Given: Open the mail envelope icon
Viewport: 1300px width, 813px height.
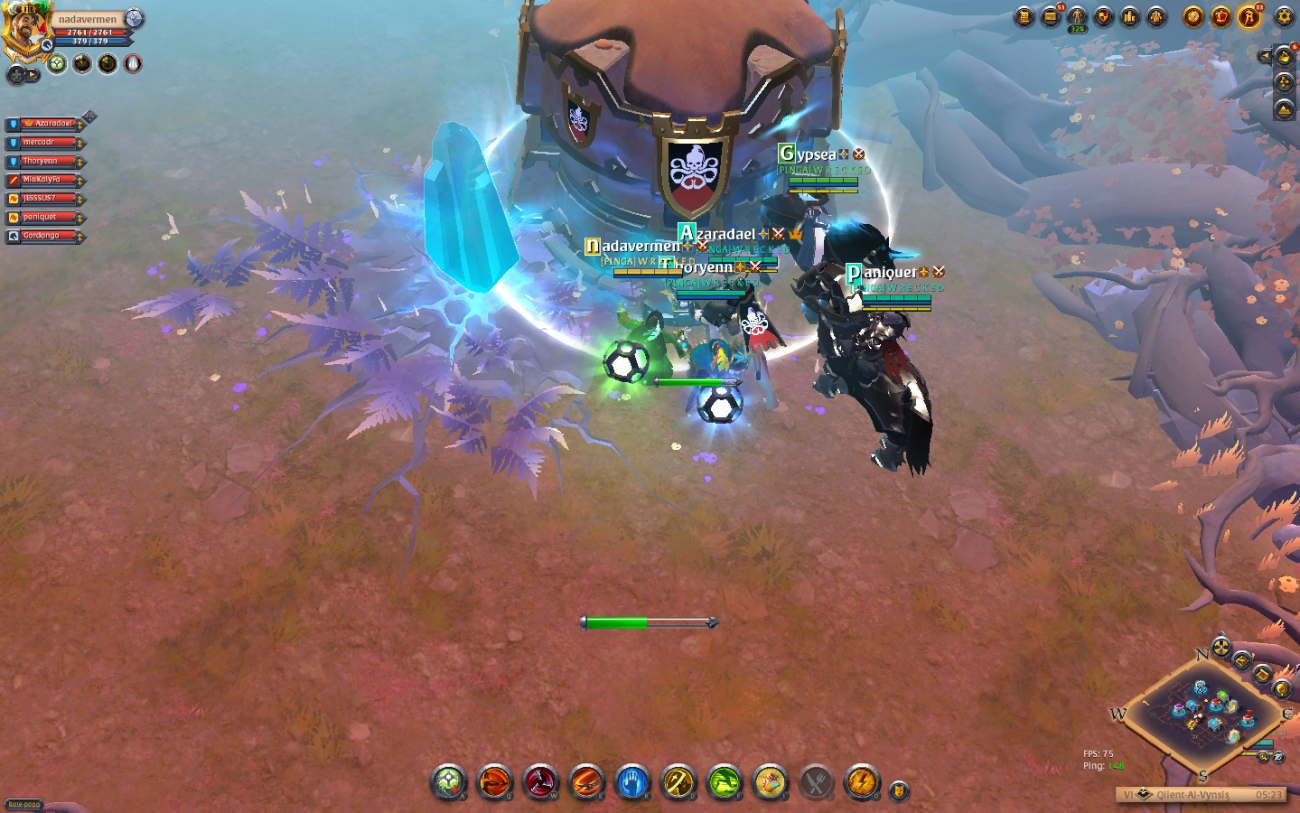Looking at the screenshot, I should [x=1050, y=17].
